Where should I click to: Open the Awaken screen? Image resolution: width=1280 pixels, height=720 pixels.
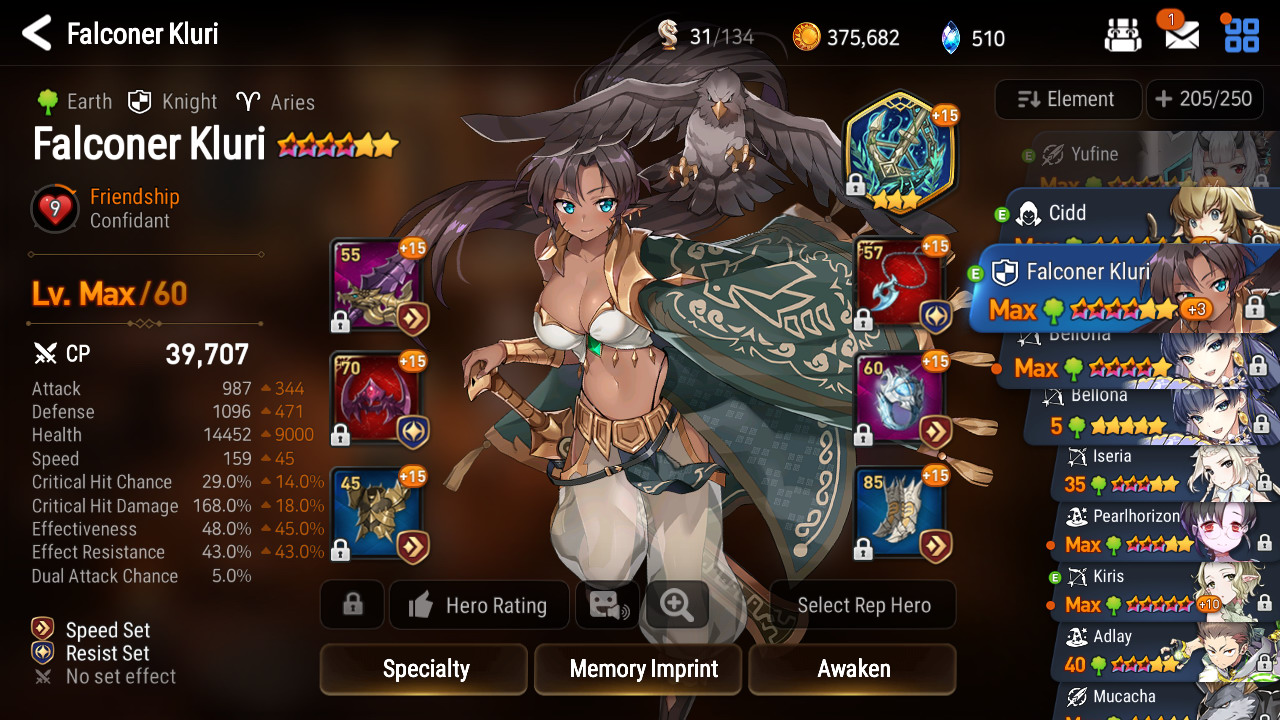[853, 669]
